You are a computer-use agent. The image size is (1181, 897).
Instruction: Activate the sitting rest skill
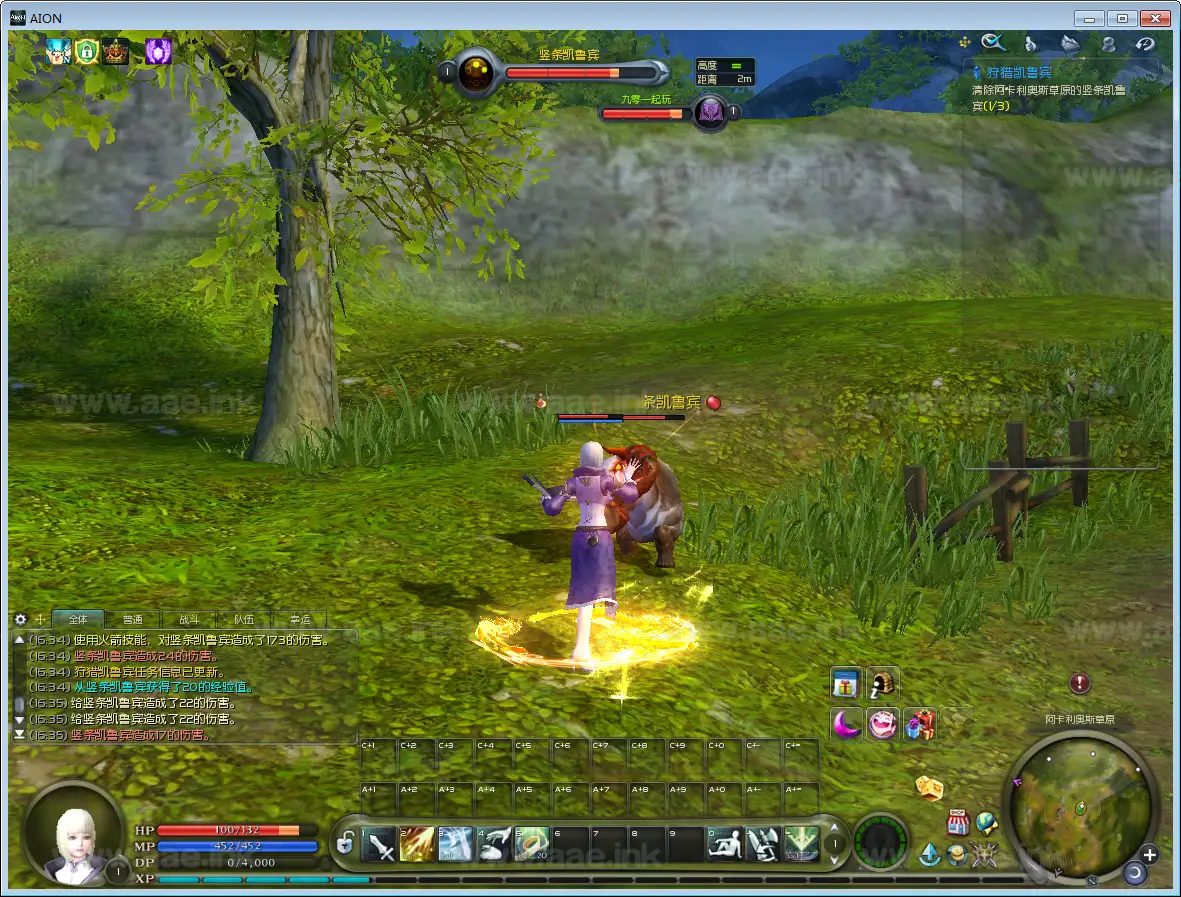724,845
